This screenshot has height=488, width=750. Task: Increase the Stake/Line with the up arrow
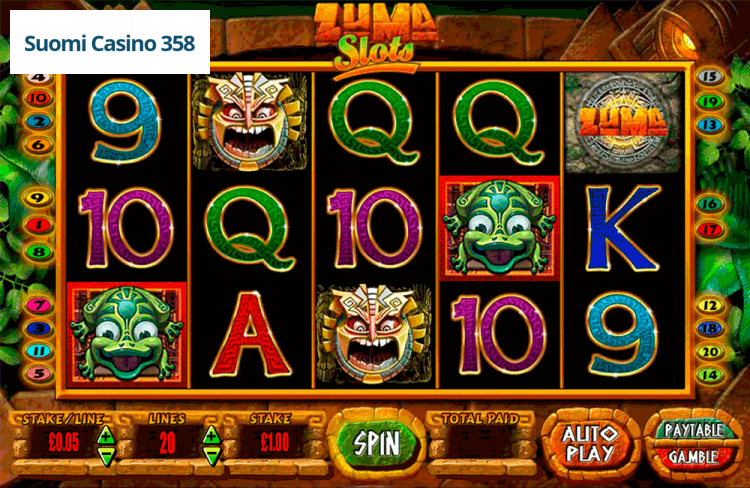point(105,434)
